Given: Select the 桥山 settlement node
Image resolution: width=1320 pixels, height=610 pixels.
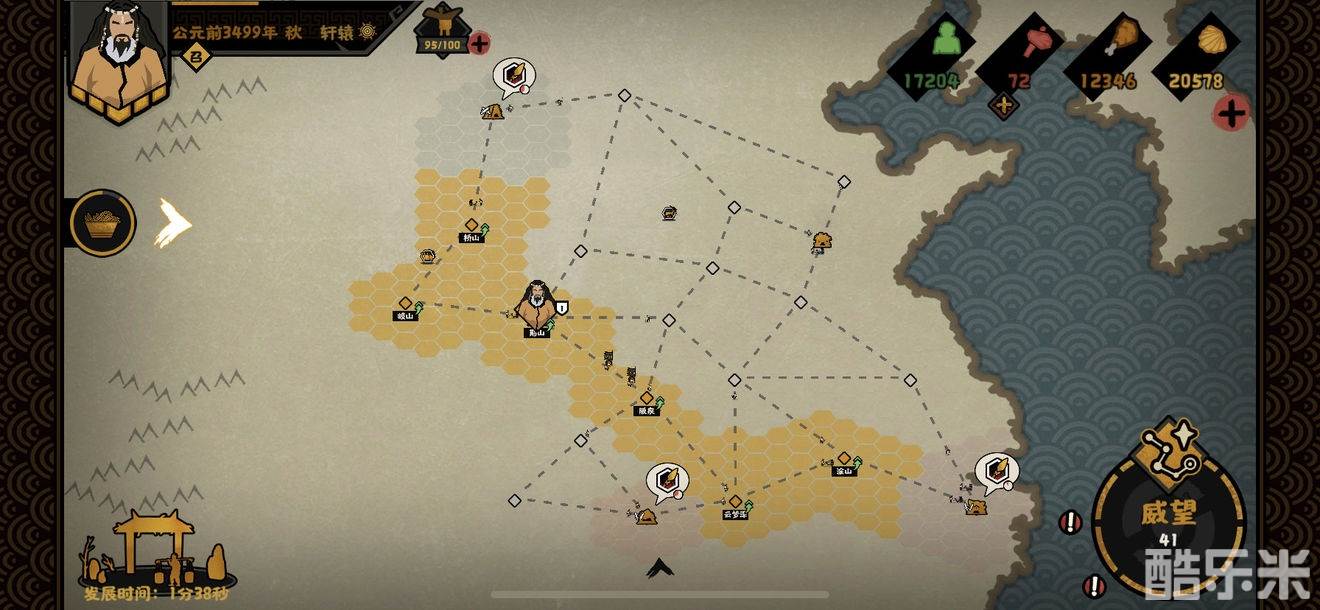Looking at the screenshot, I should [x=471, y=228].
